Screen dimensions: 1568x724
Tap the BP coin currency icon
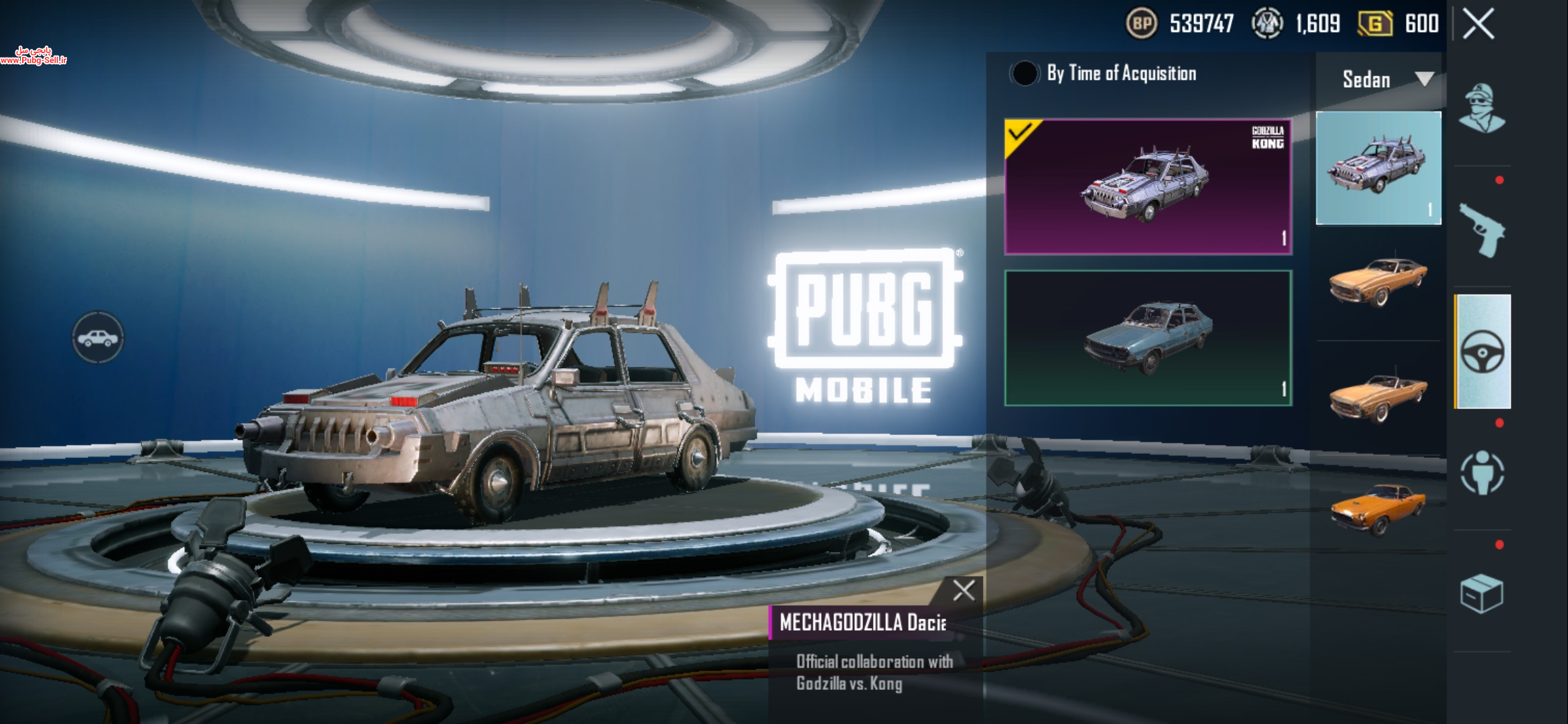tap(1142, 24)
